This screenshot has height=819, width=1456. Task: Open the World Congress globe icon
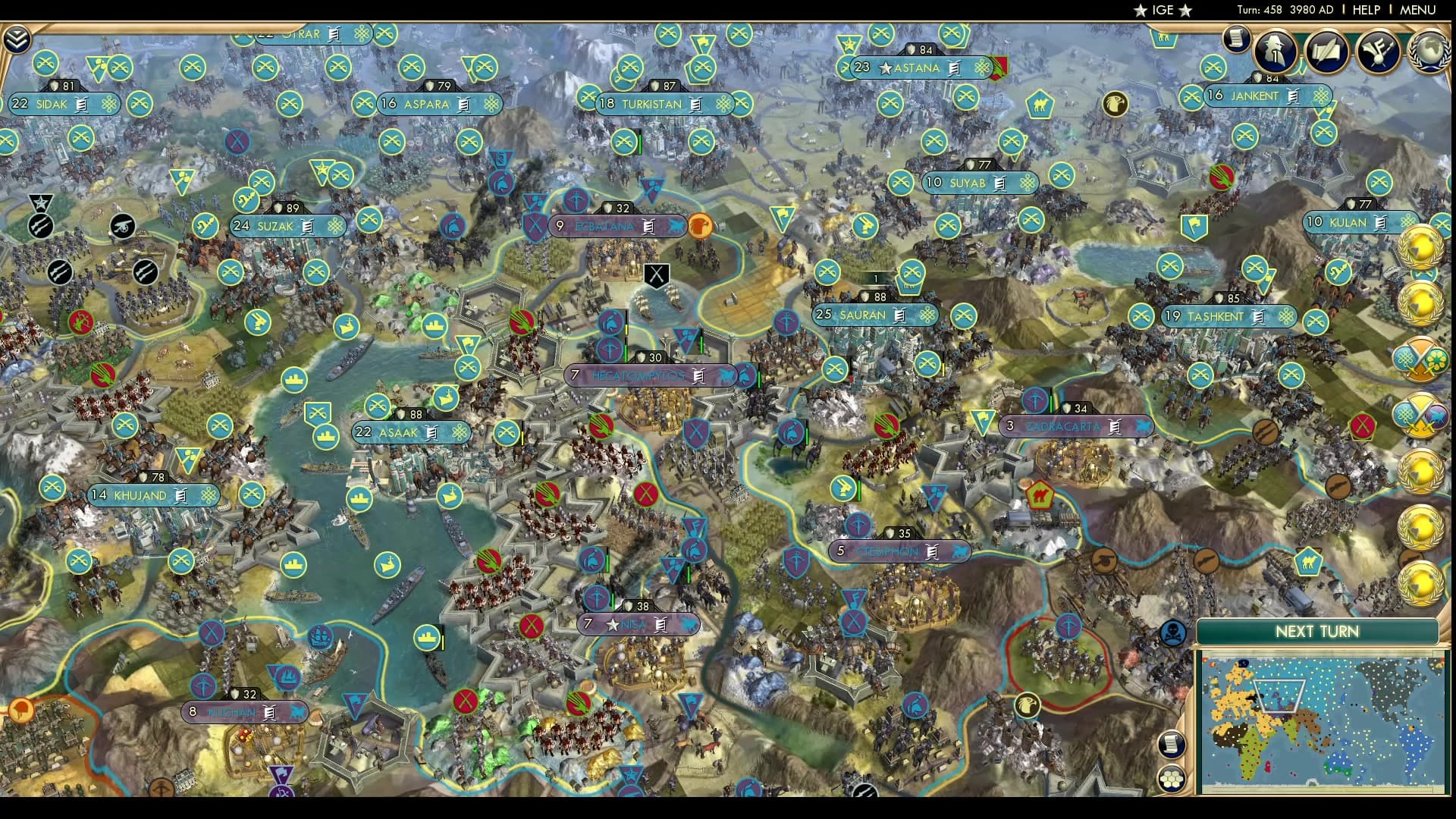tap(1430, 51)
